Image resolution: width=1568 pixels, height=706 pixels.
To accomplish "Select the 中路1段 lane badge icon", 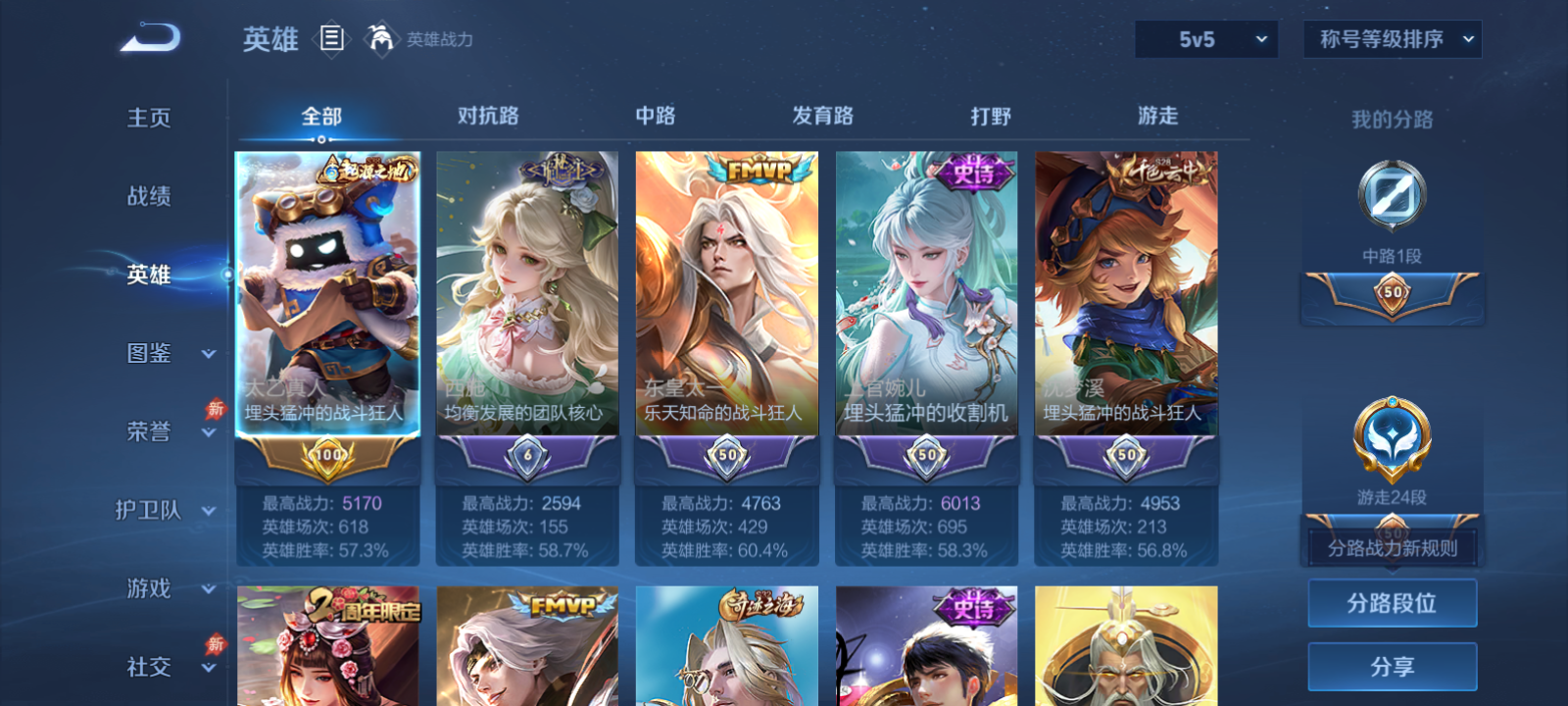I will 1391,195.
